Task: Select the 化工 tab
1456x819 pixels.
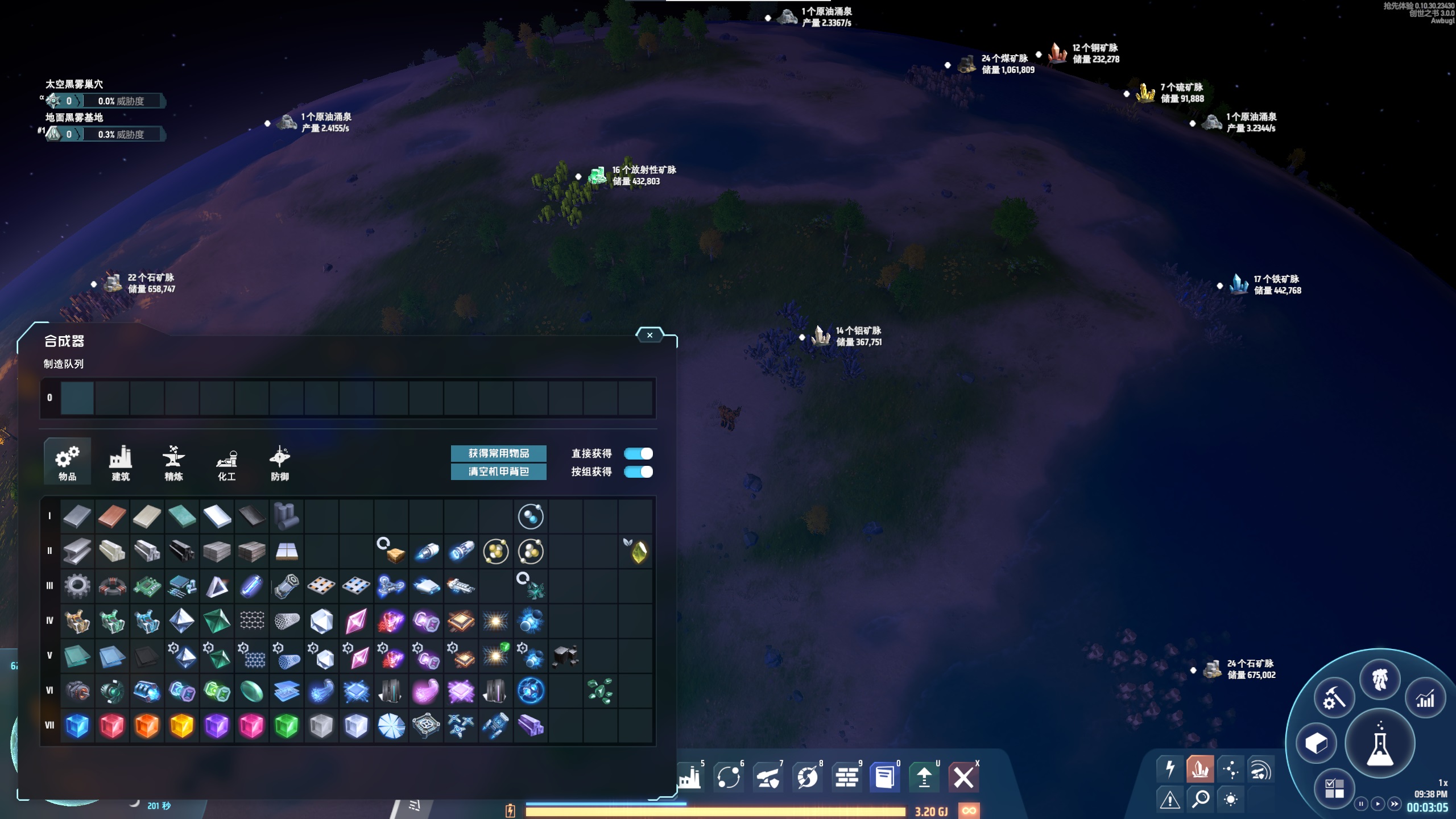Action: [x=226, y=462]
